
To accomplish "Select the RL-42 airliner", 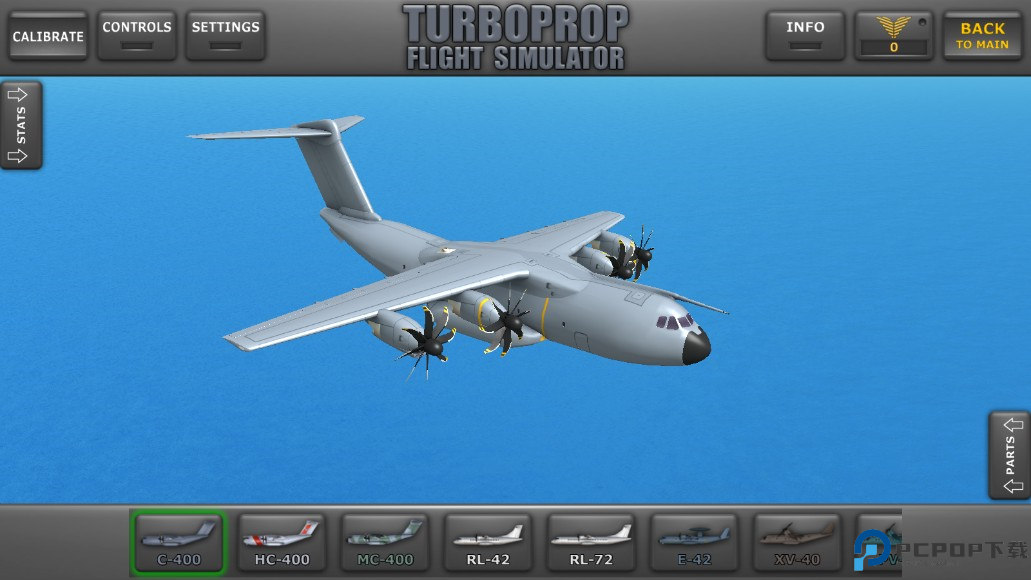I will pyautogui.click(x=488, y=543).
